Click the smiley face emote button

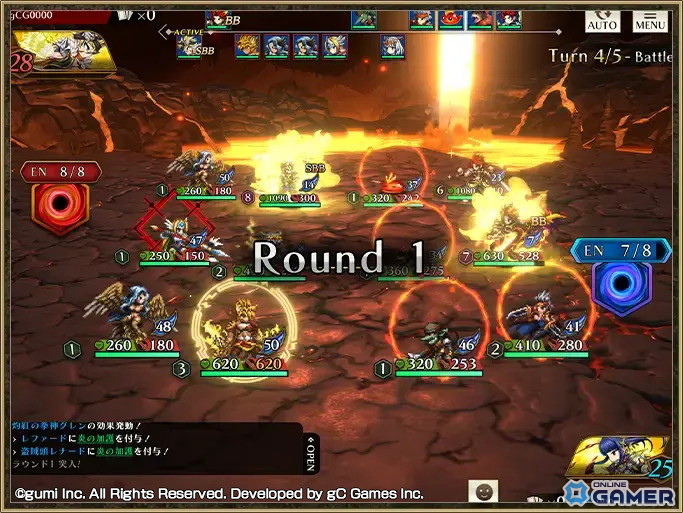coord(484,491)
